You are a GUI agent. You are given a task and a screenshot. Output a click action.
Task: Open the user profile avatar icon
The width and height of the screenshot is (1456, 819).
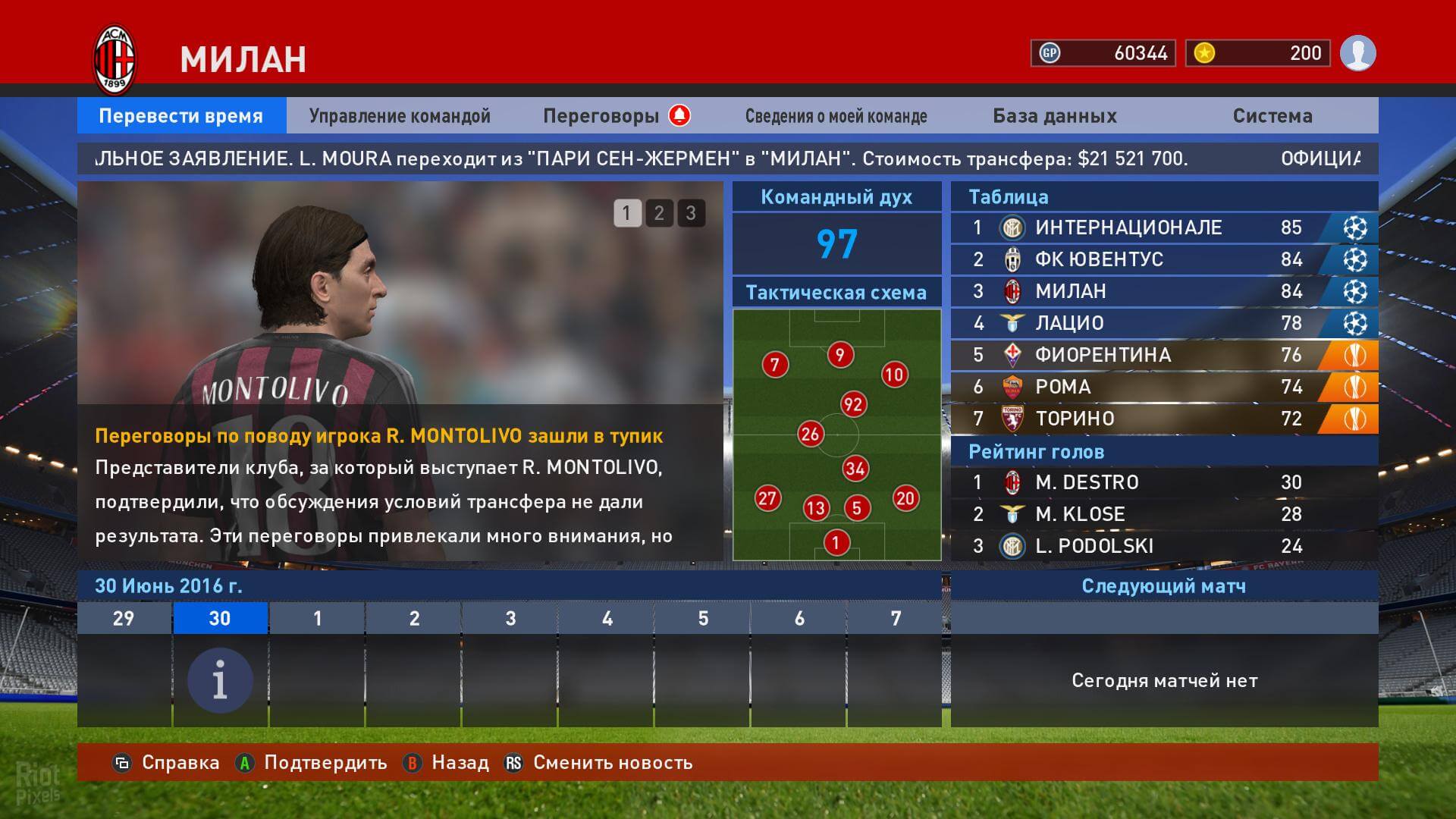tap(1357, 53)
